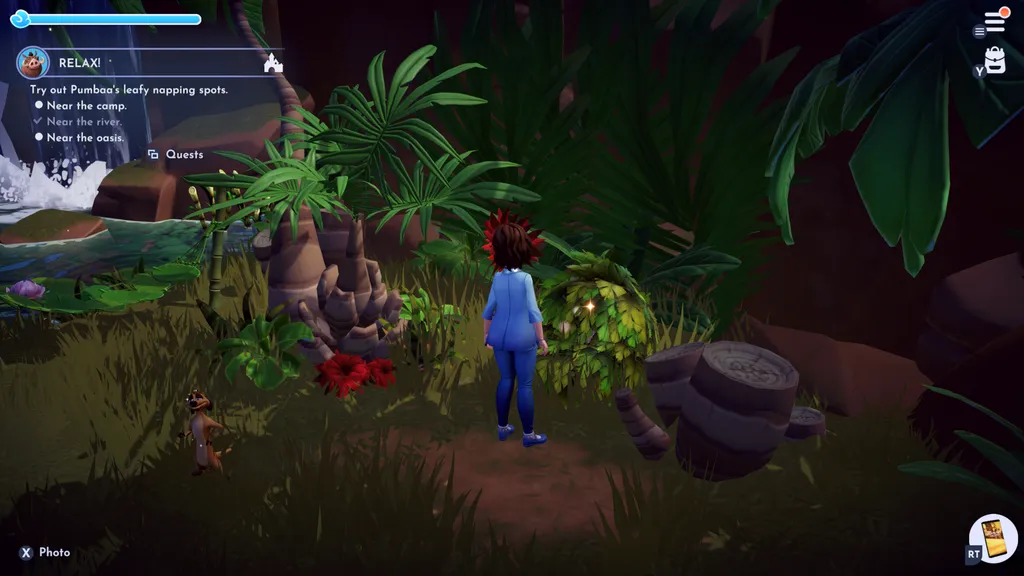
Task: Click Pumbaa's quest portrait icon
Action: click(33, 62)
